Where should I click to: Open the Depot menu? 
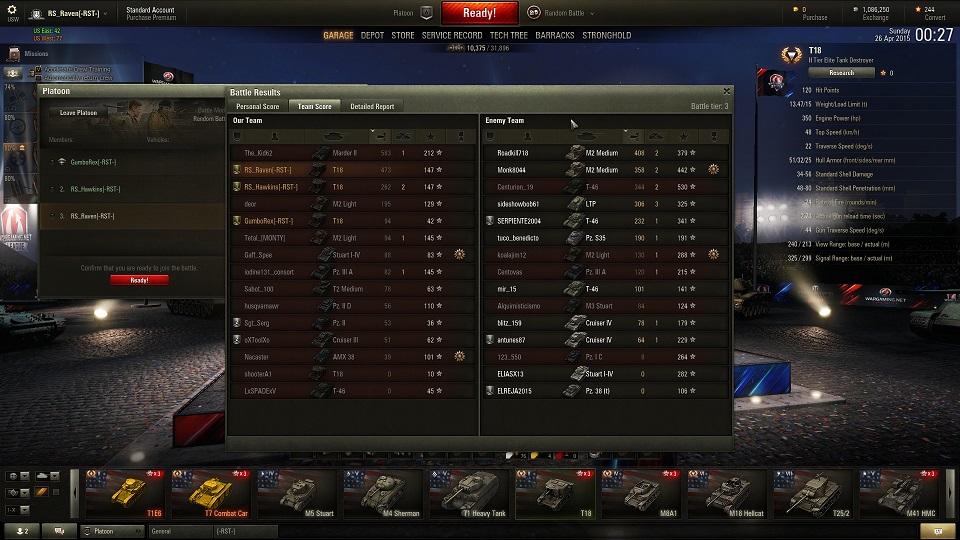click(x=372, y=35)
